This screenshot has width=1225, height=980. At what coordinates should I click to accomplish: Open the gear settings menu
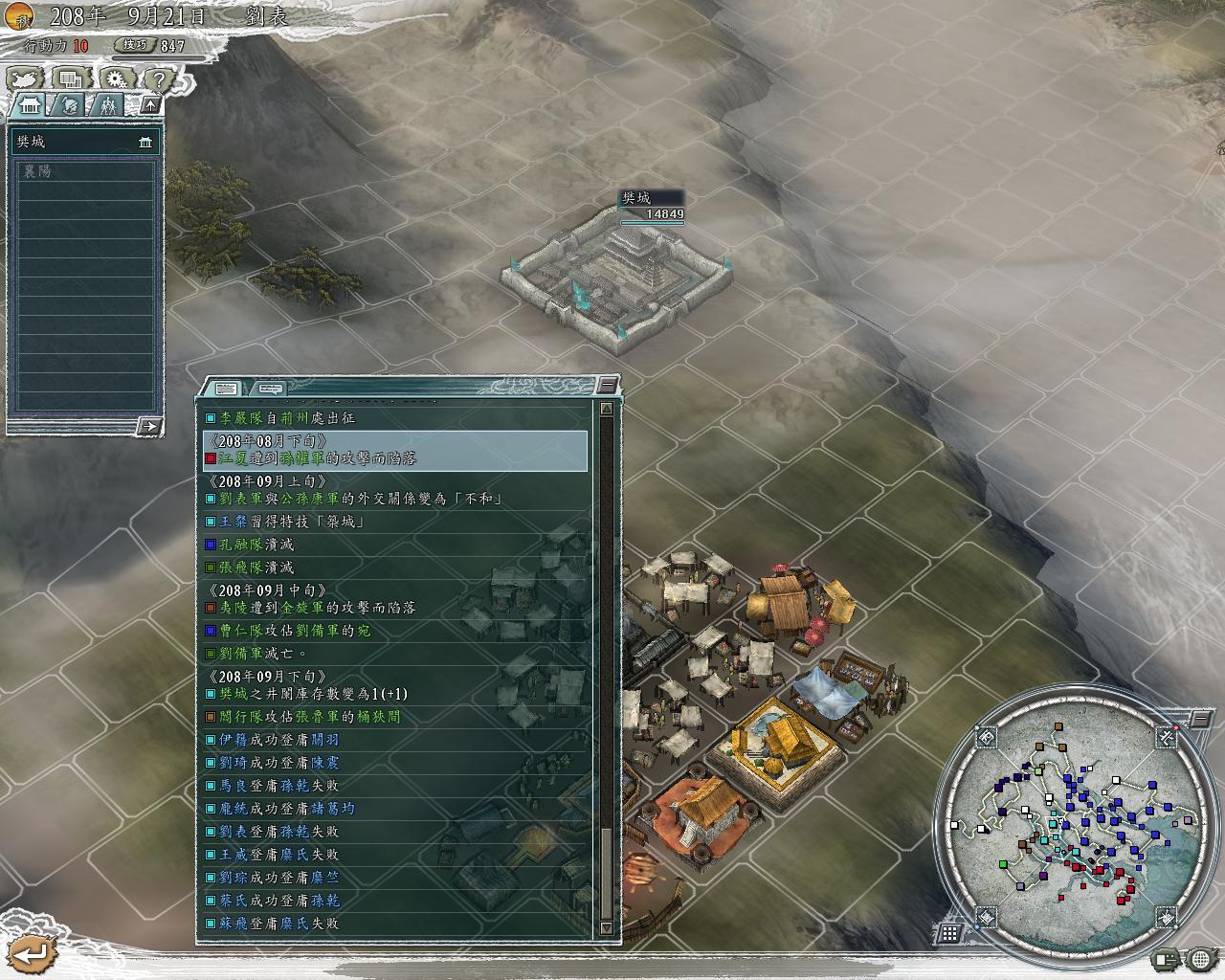tap(115, 79)
